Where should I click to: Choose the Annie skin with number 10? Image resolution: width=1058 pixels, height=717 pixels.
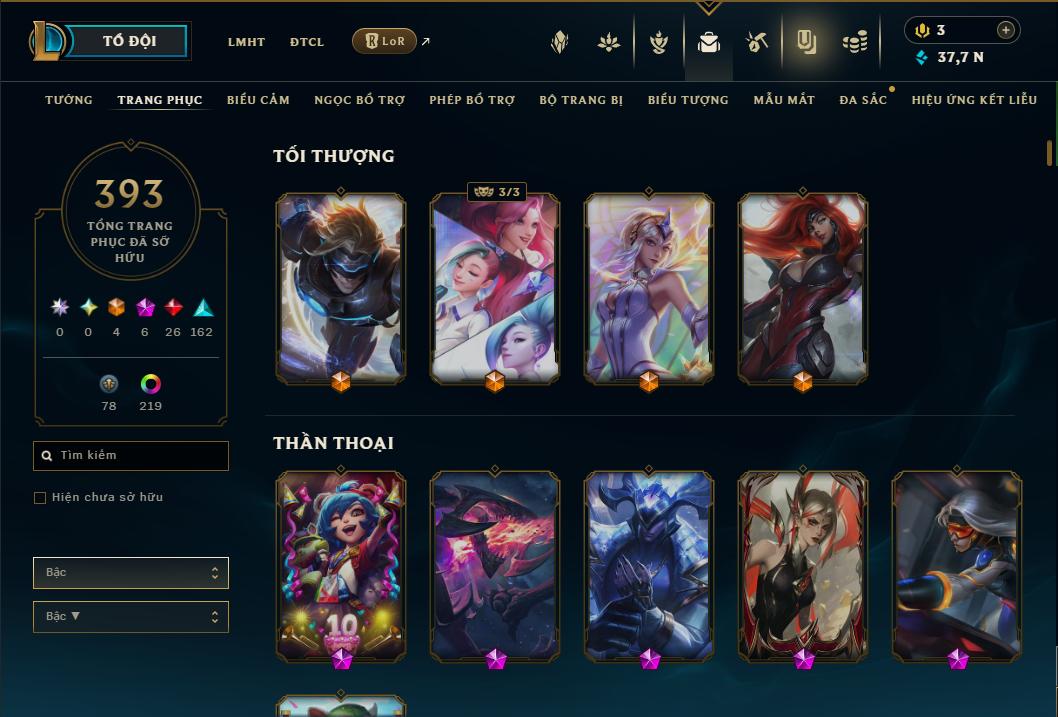tap(341, 566)
